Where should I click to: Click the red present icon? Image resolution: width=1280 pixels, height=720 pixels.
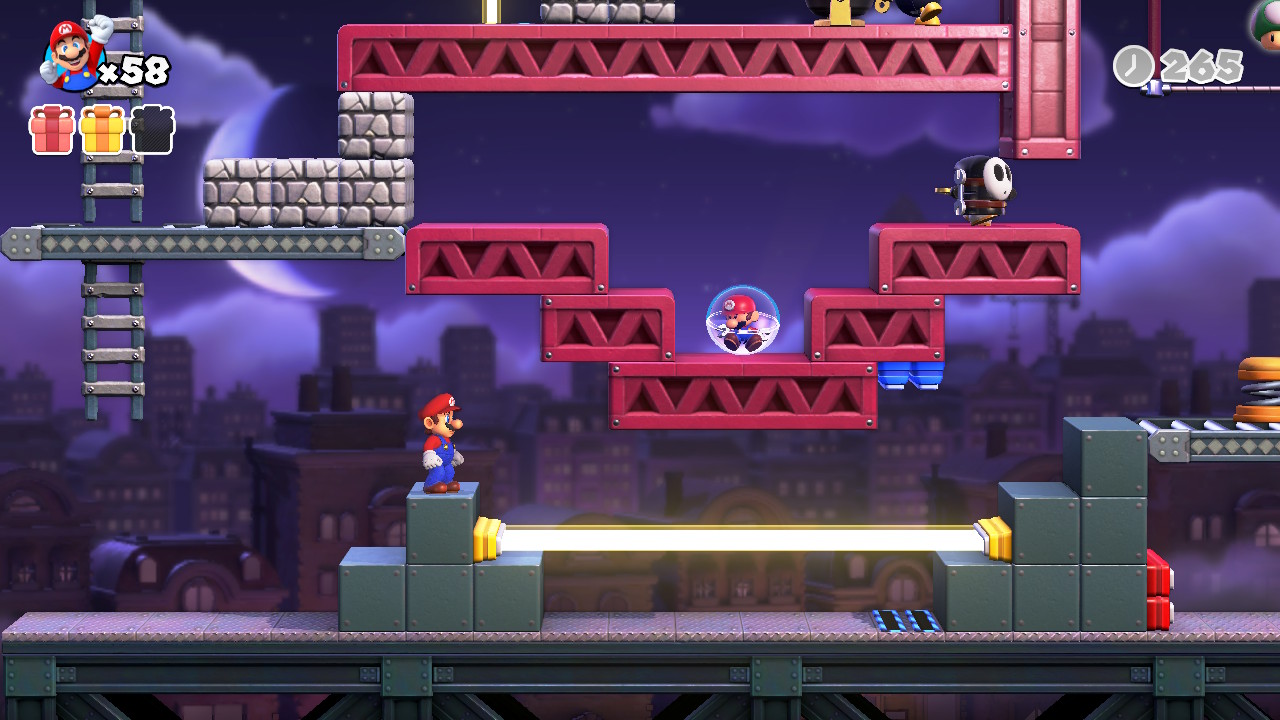point(52,130)
